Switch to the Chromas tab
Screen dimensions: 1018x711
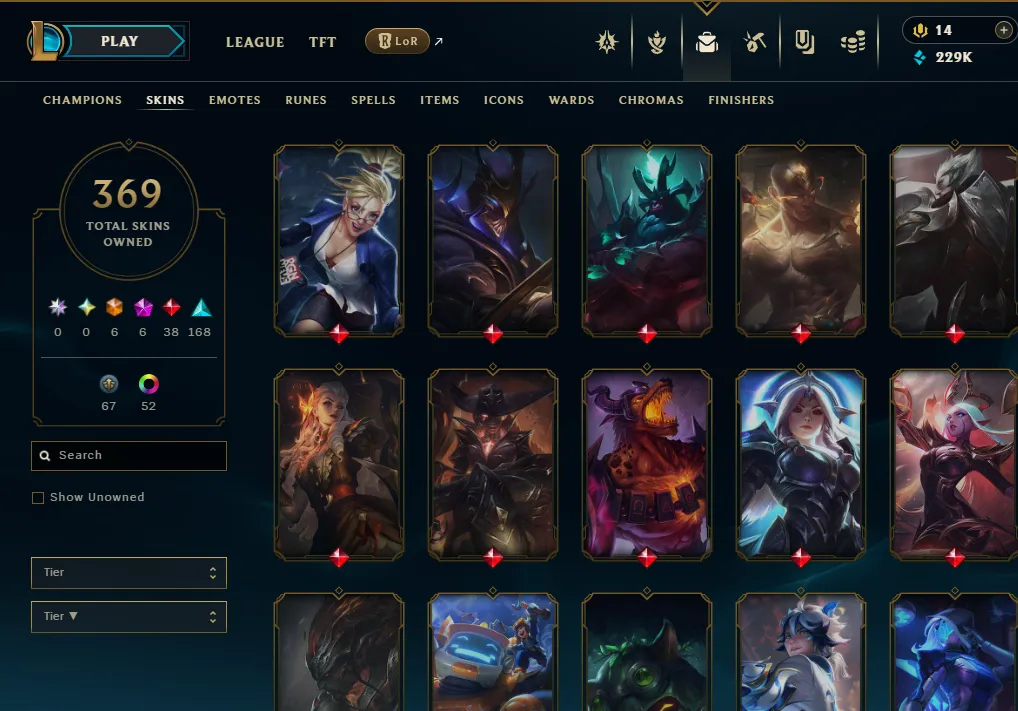tap(651, 100)
